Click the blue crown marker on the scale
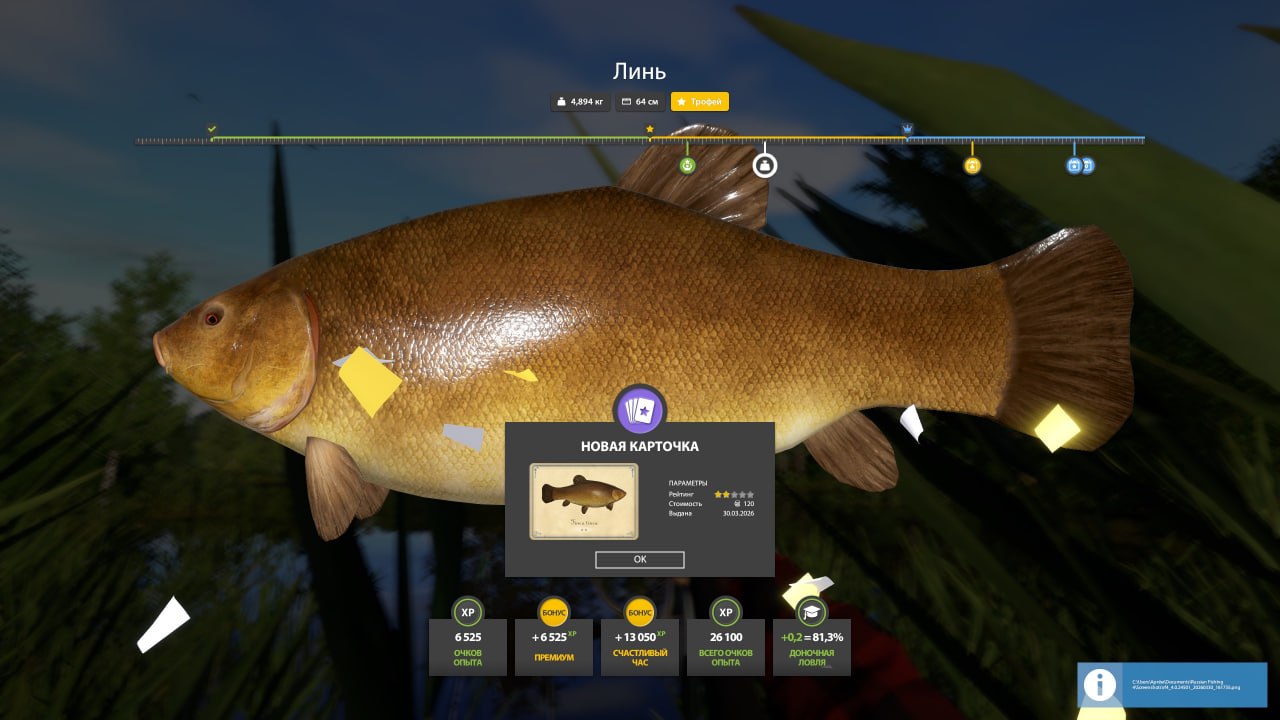Screen dimensions: 1280x720 (x=908, y=128)
